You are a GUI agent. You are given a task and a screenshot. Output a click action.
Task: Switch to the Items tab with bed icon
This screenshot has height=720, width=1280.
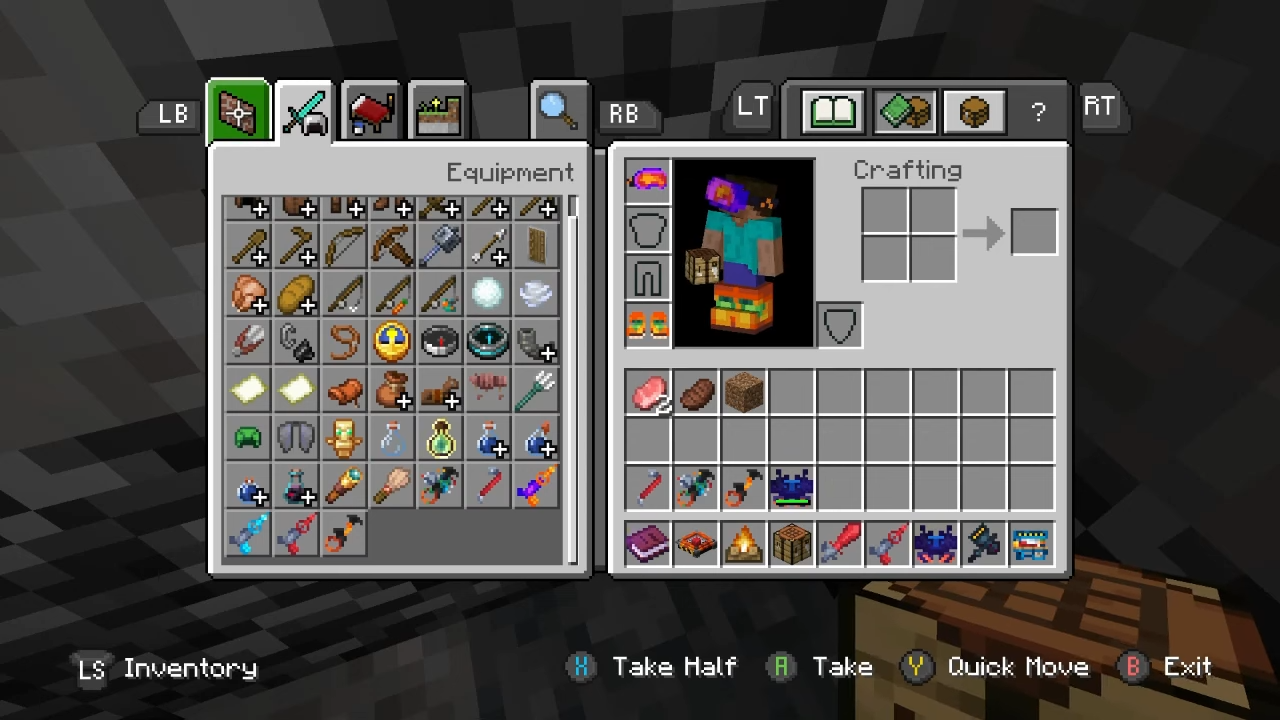pyautogui.click(x=371, y=112)
